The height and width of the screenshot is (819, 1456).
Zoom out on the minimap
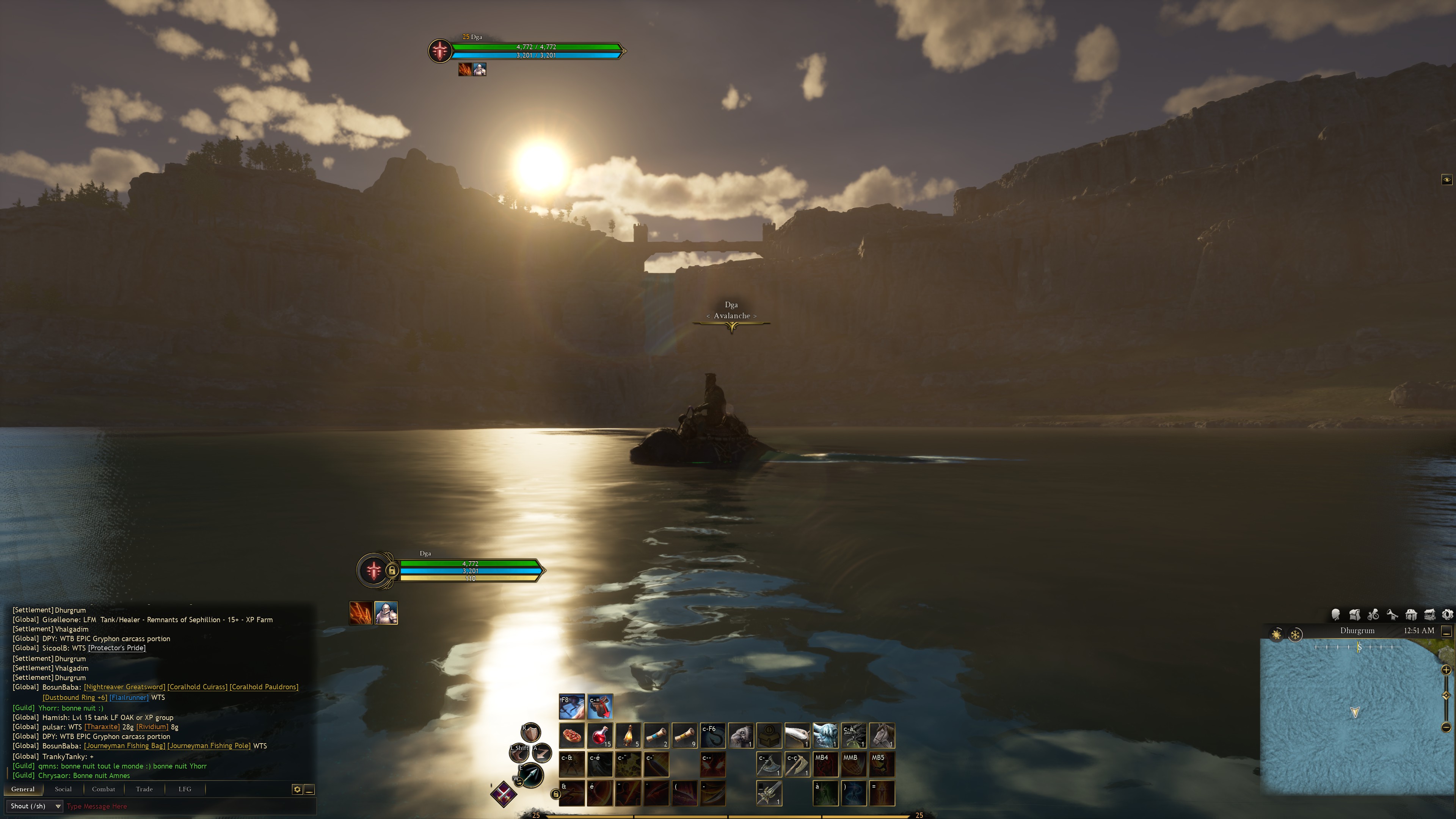tap(1446, 727)
